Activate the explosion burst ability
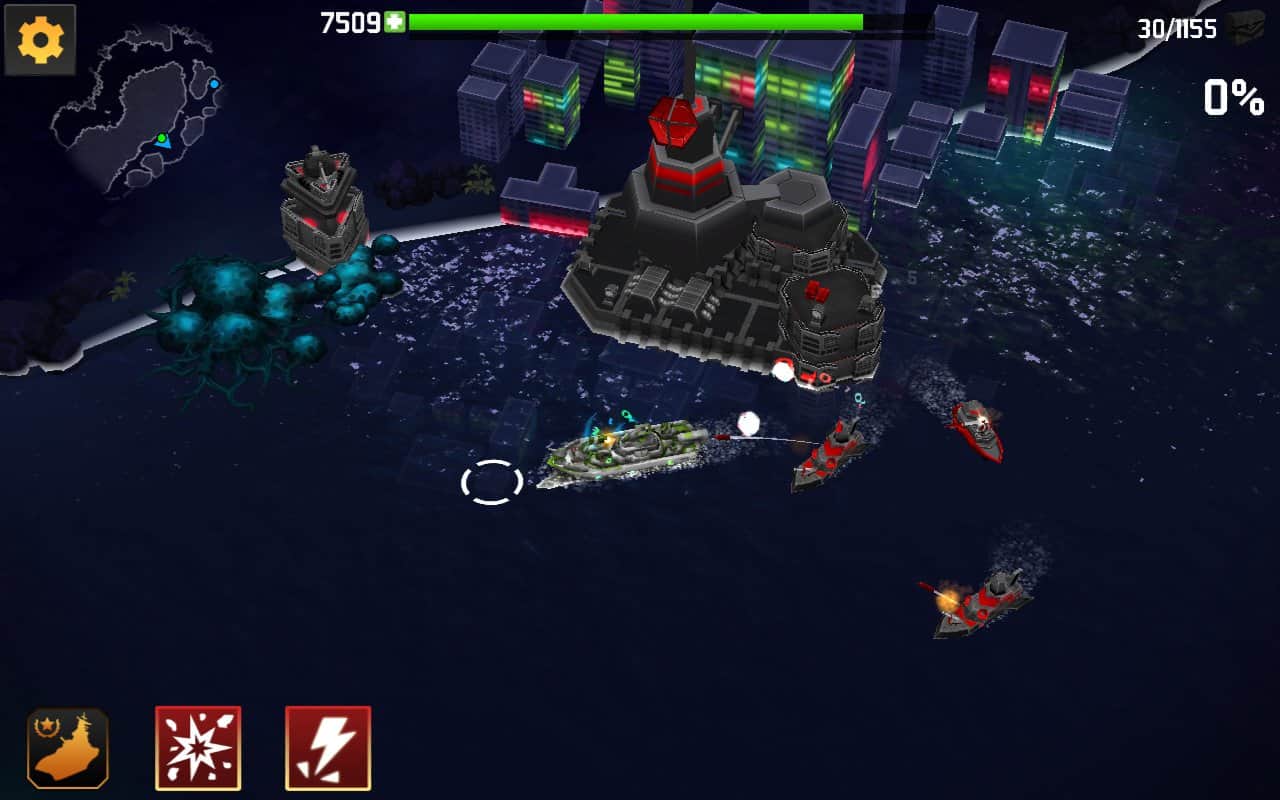Screen dimensions: 1280x800 198,748
